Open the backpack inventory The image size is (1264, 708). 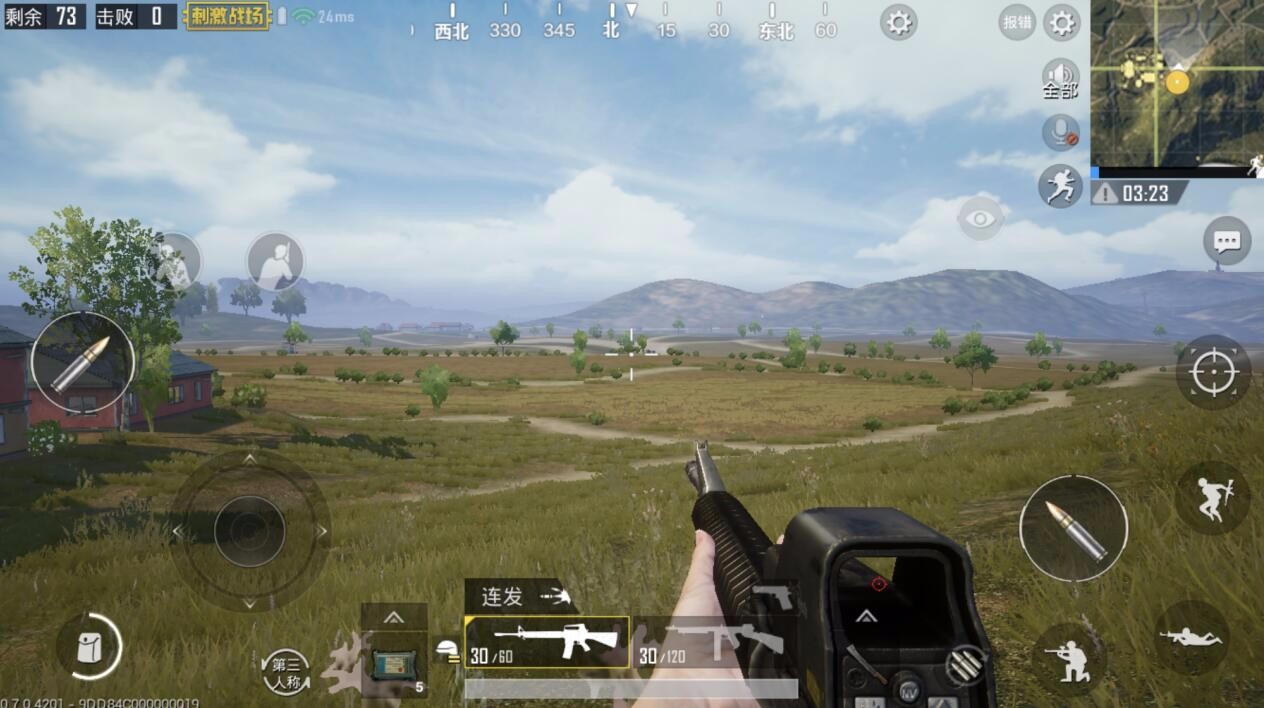(x=90, y=647)
